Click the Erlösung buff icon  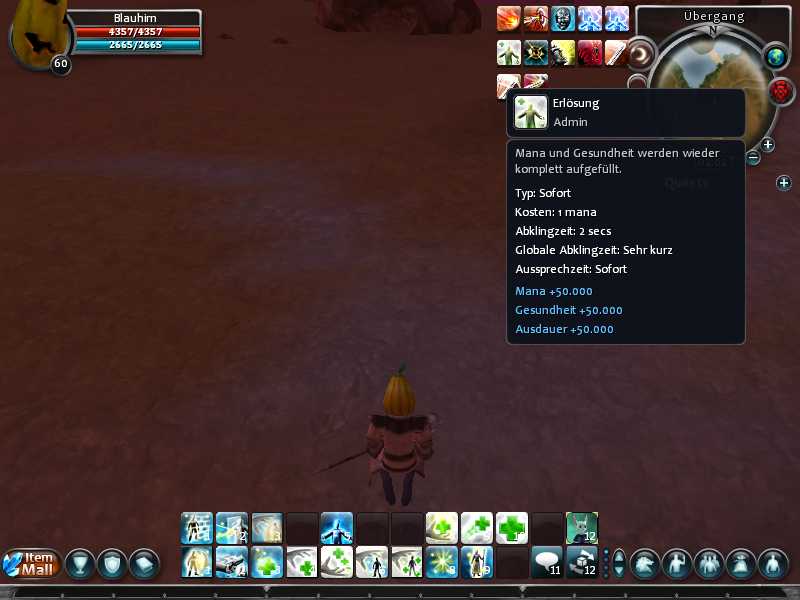[x=509, y=53]
